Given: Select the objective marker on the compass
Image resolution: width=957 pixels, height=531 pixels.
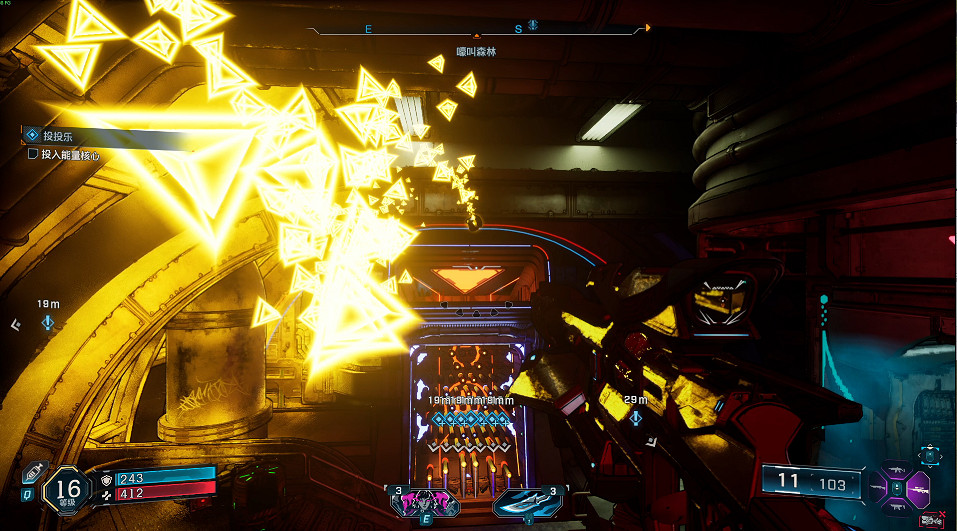Looking at the screenshot, I should (533, 25).
